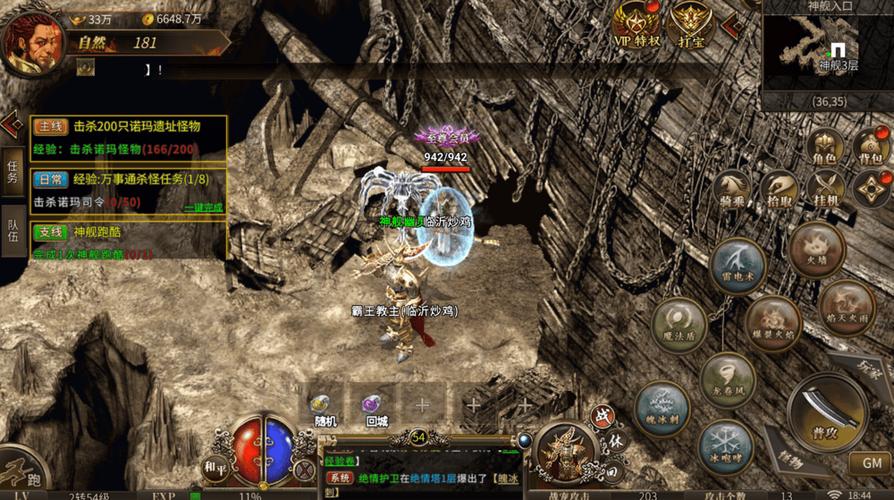Cast the 爆裂火焰 explosive flame skill

click(x=772, y=322)
